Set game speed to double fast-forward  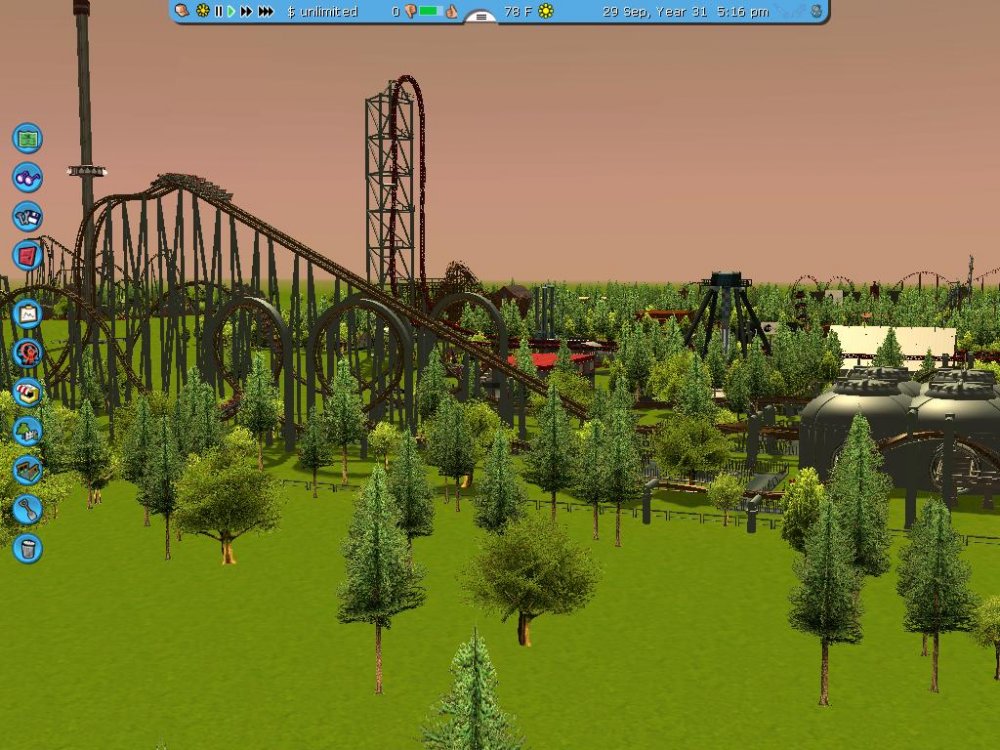coord(246,11)
